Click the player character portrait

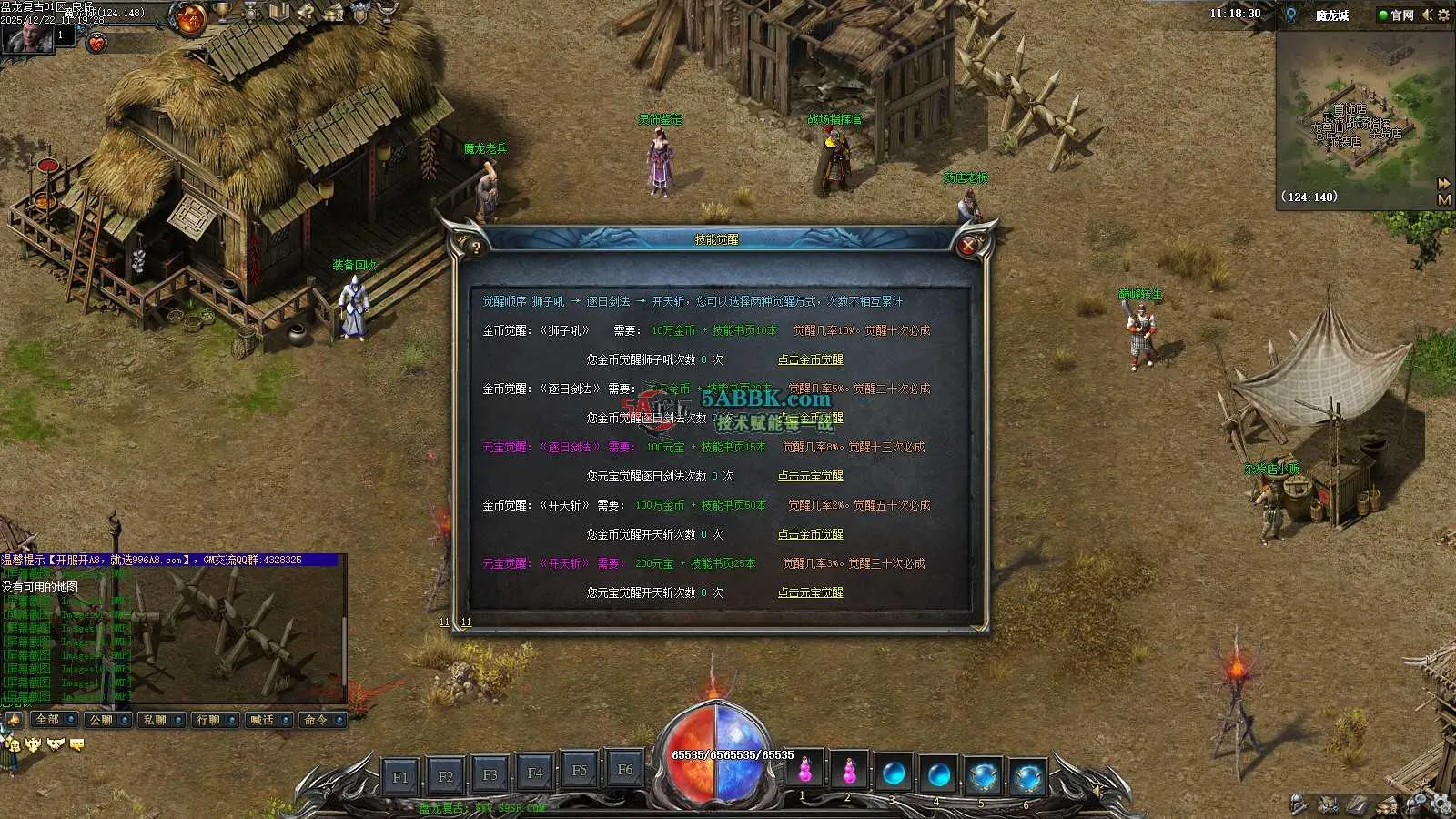point(25,36)
